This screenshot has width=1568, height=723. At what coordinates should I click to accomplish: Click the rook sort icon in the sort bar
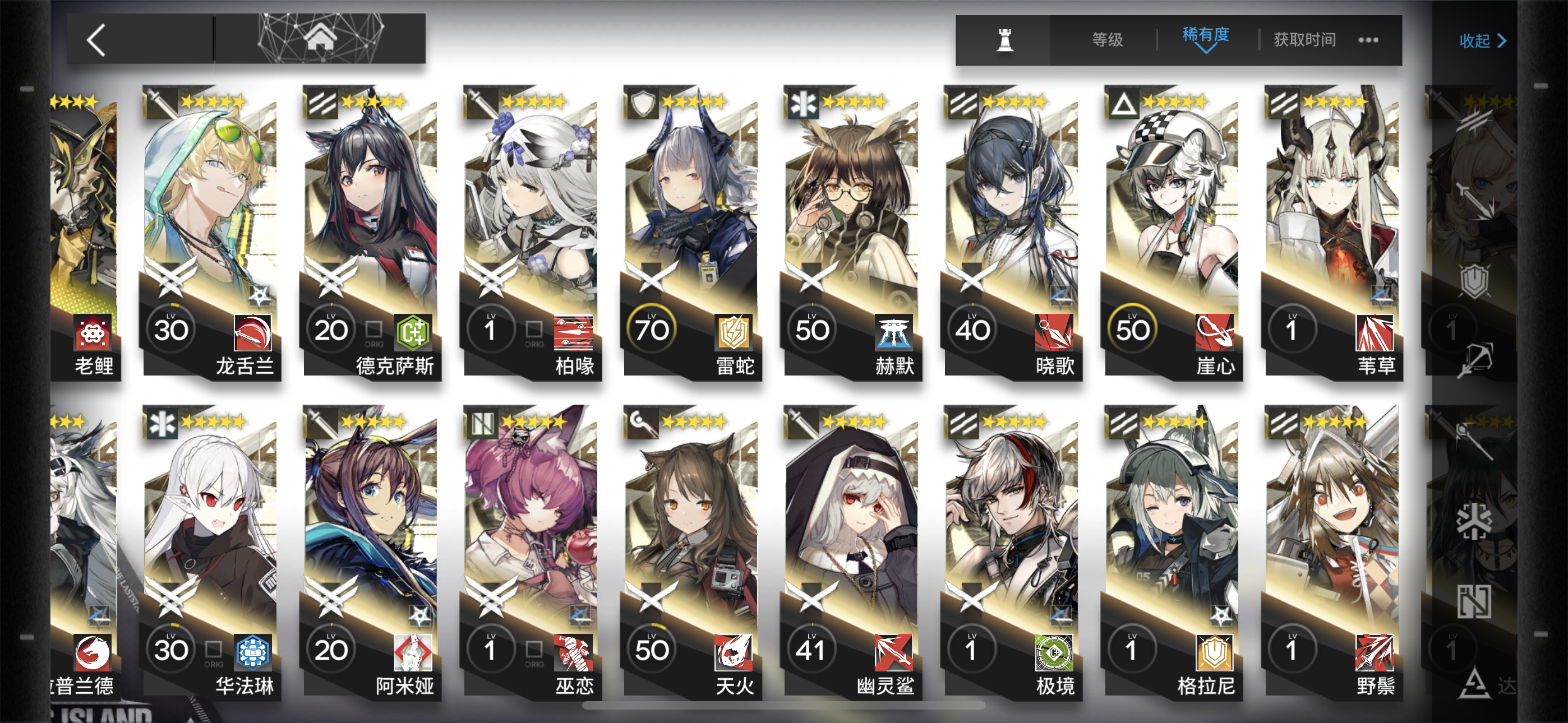(1006, 40)
